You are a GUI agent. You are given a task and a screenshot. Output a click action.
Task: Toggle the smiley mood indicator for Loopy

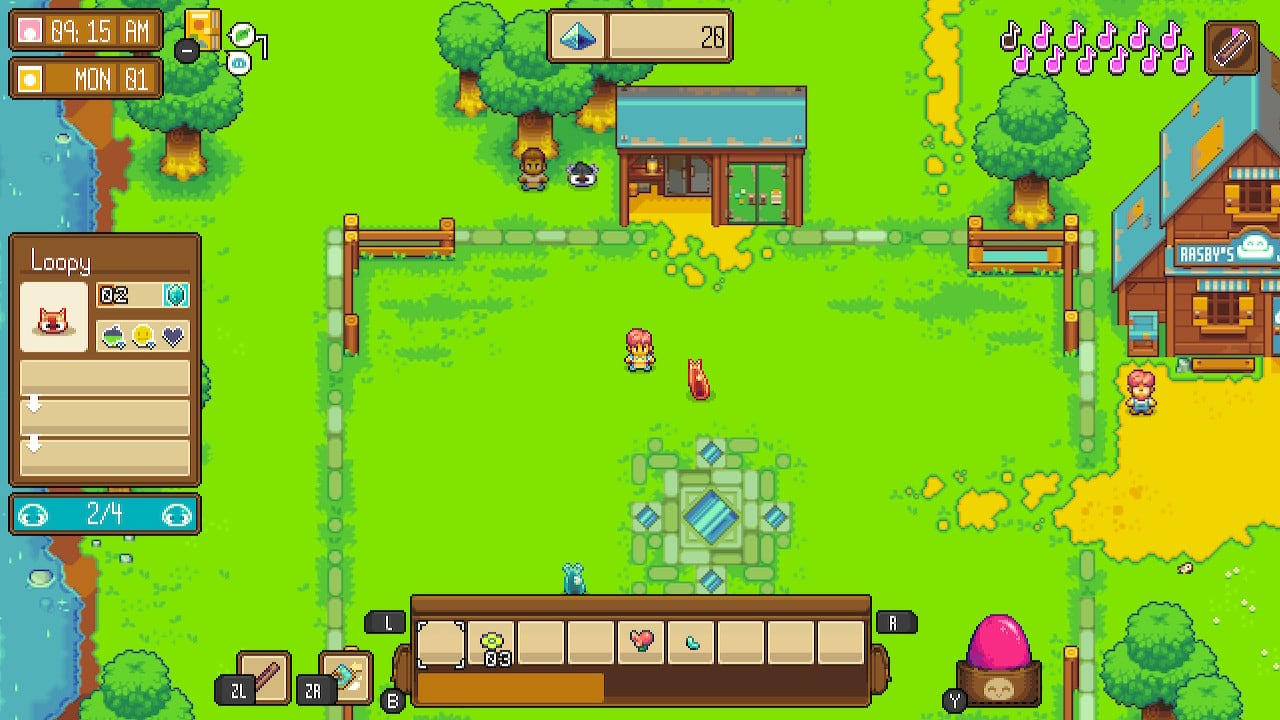click(144, 335)
